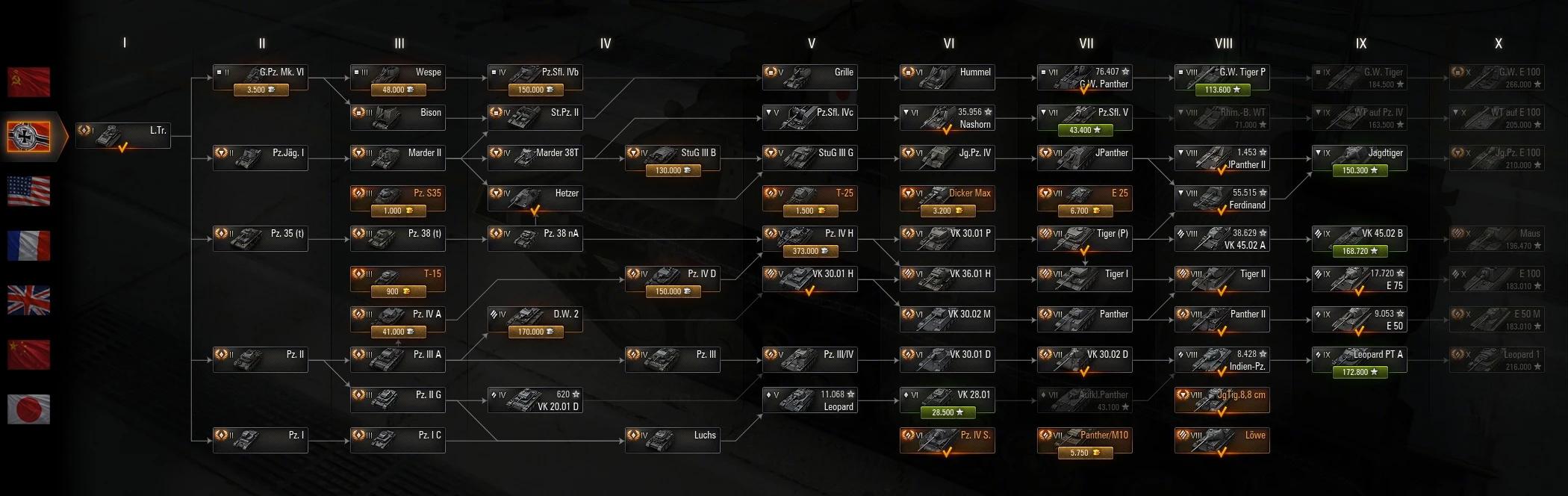Open the Tiger I heavy tank node

coord(1085,279)
